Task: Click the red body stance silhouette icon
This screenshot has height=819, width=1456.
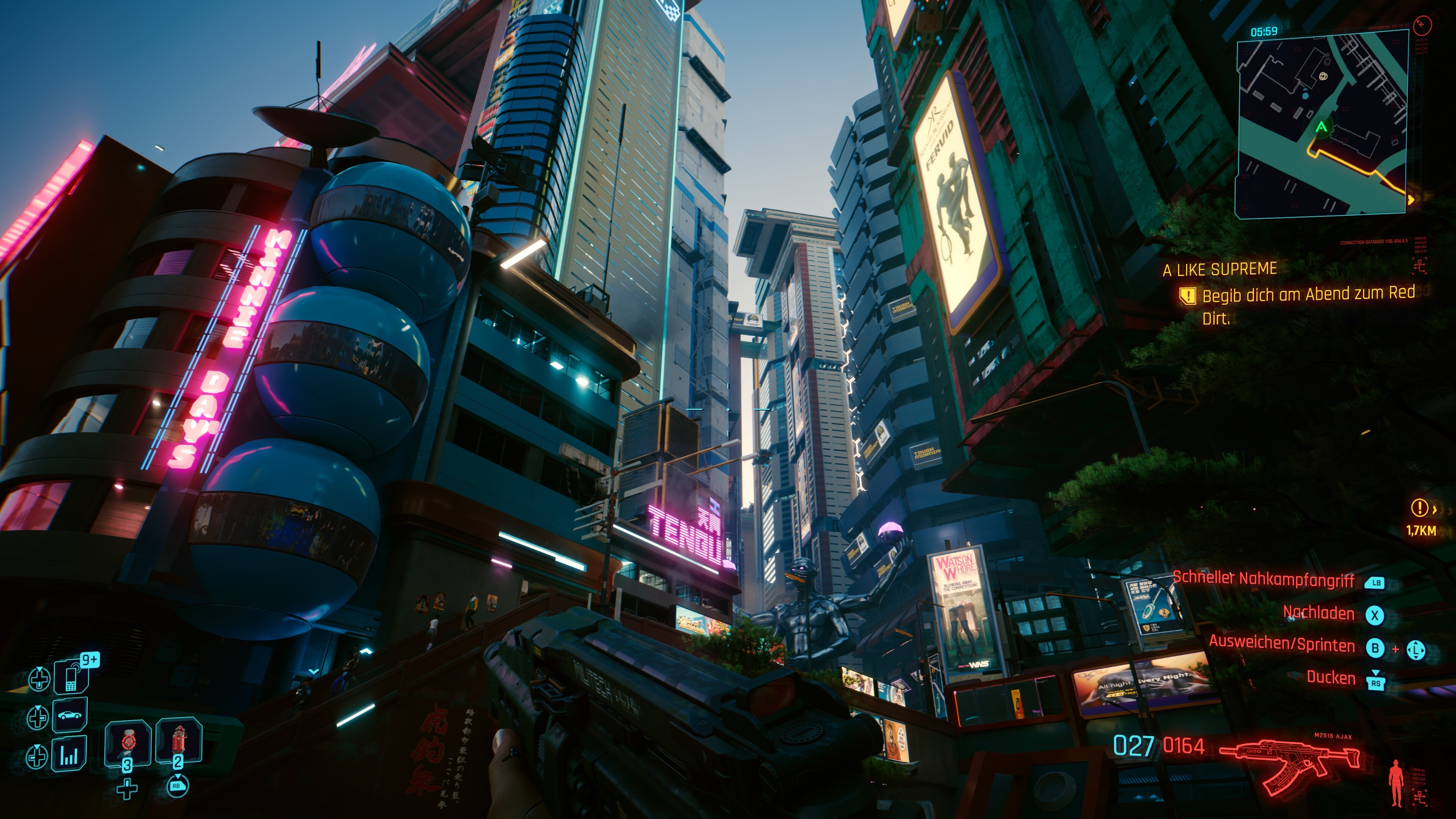Action: 1396,782
